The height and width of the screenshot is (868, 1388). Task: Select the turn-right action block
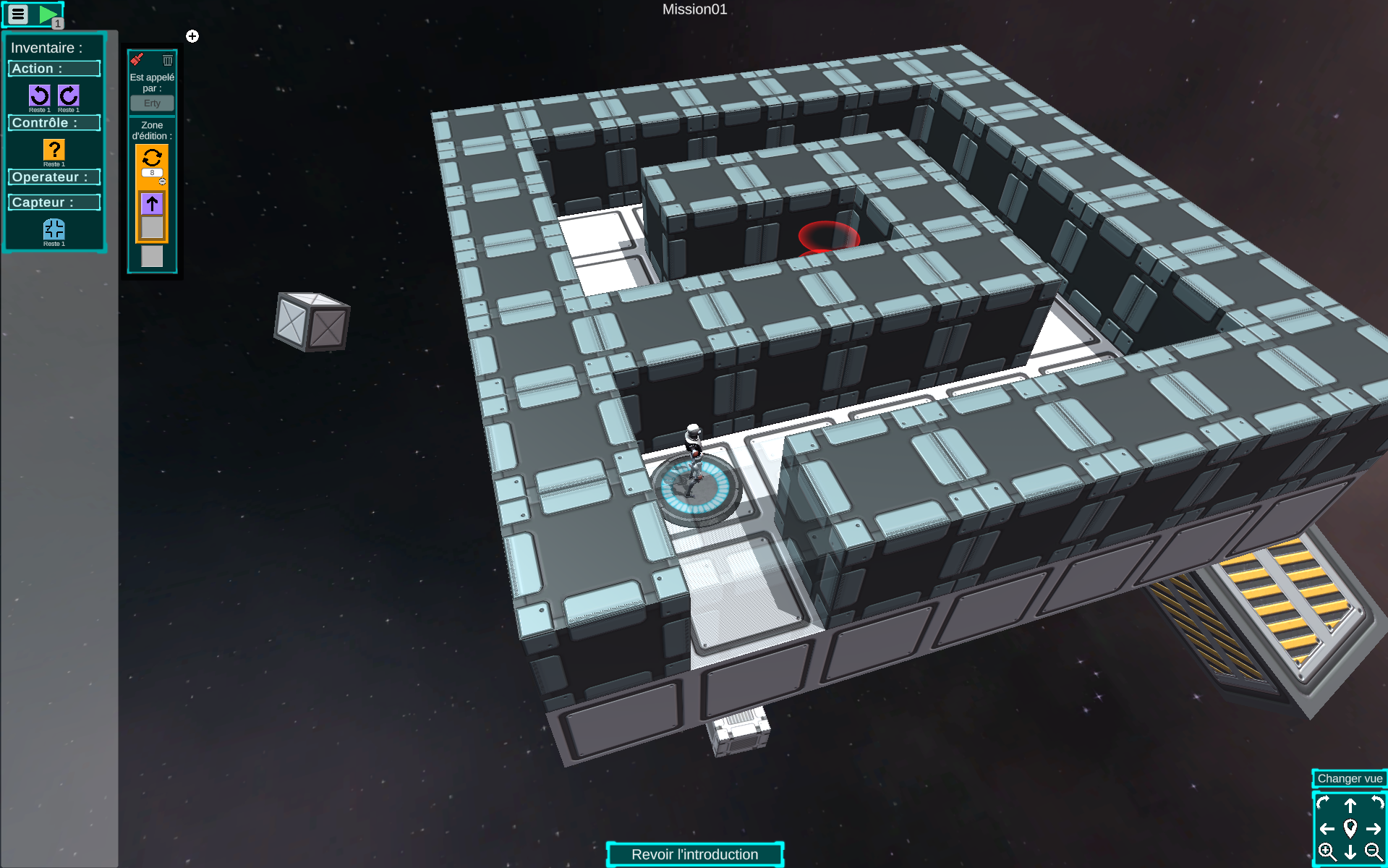coord(69,95)
